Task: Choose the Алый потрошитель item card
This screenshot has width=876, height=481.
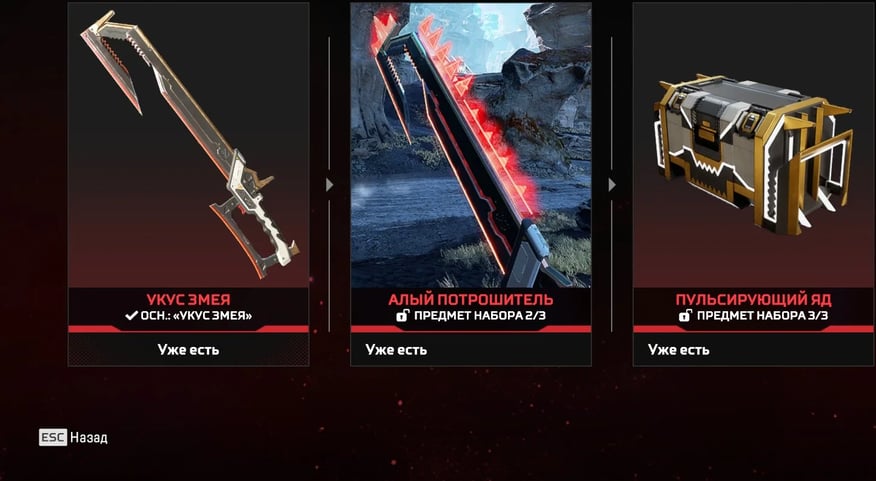Action: click(470, 160)
